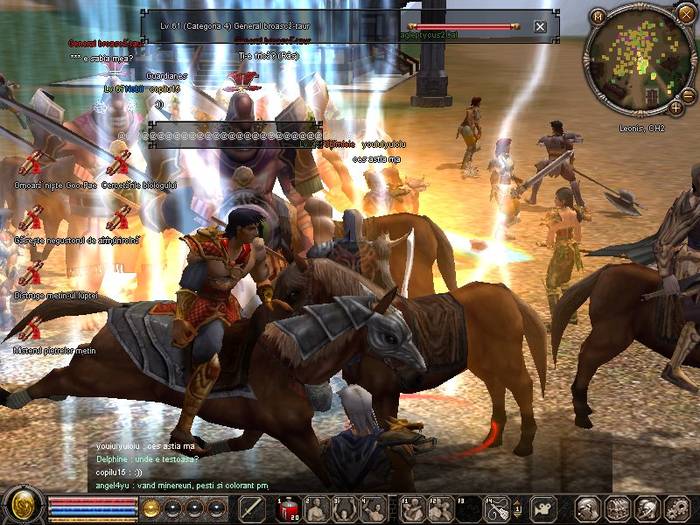Open the 'Omoară niște Goo-Pae' quest scroll
The image size is (700, 525).
(31, 163)
